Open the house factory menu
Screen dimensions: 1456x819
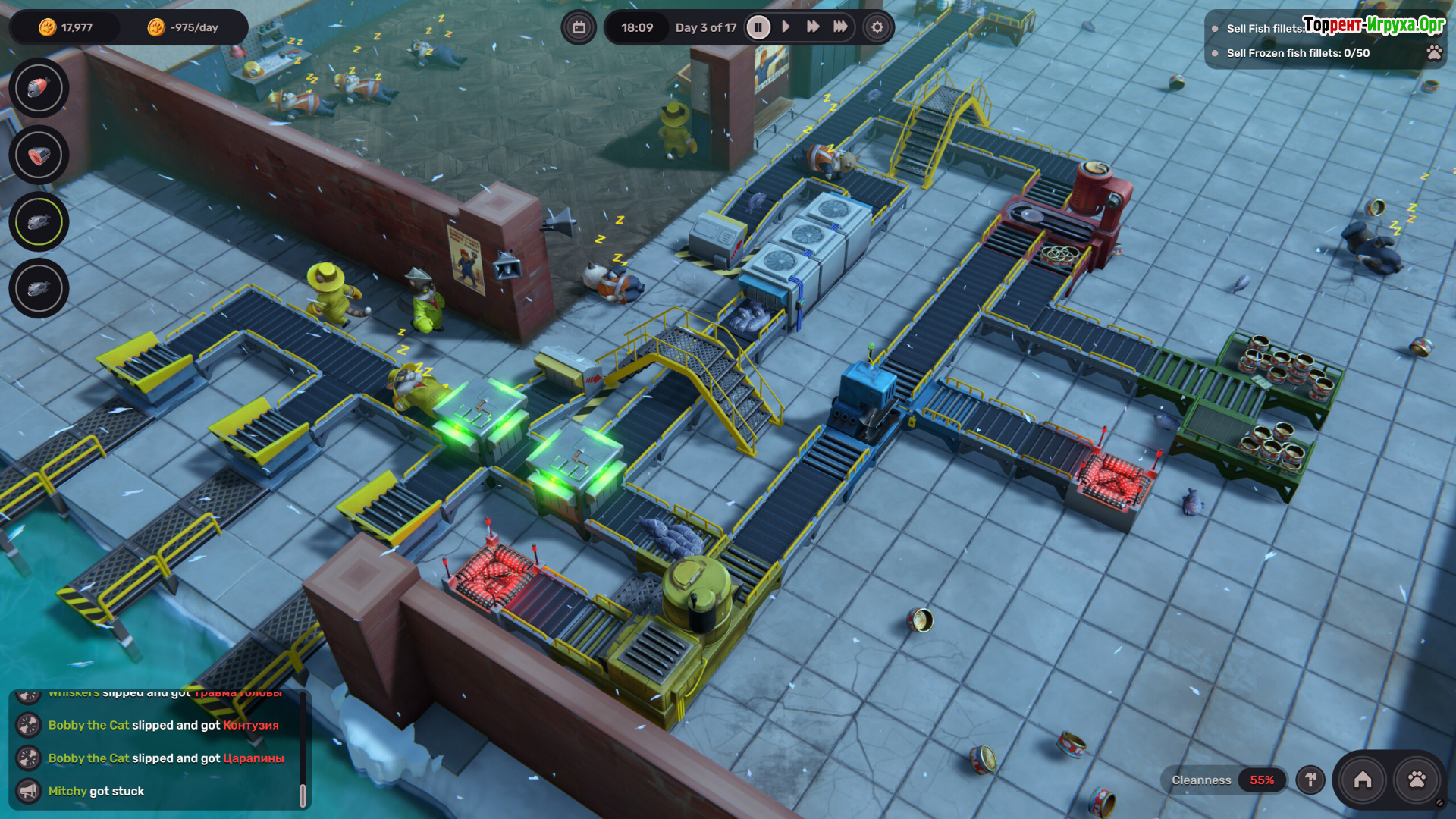coord(1363,780)
